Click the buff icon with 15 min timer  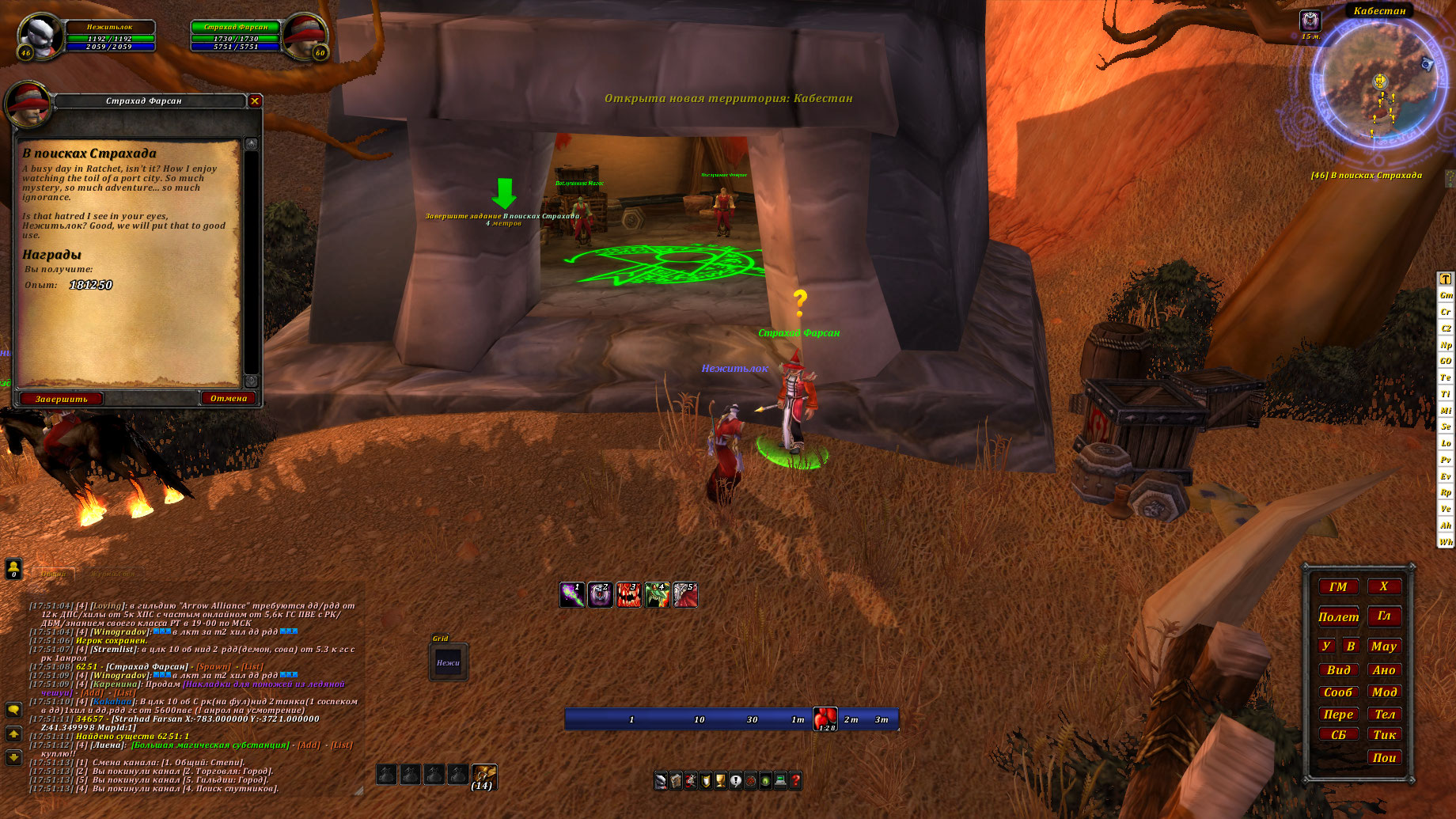[1310, 21]
